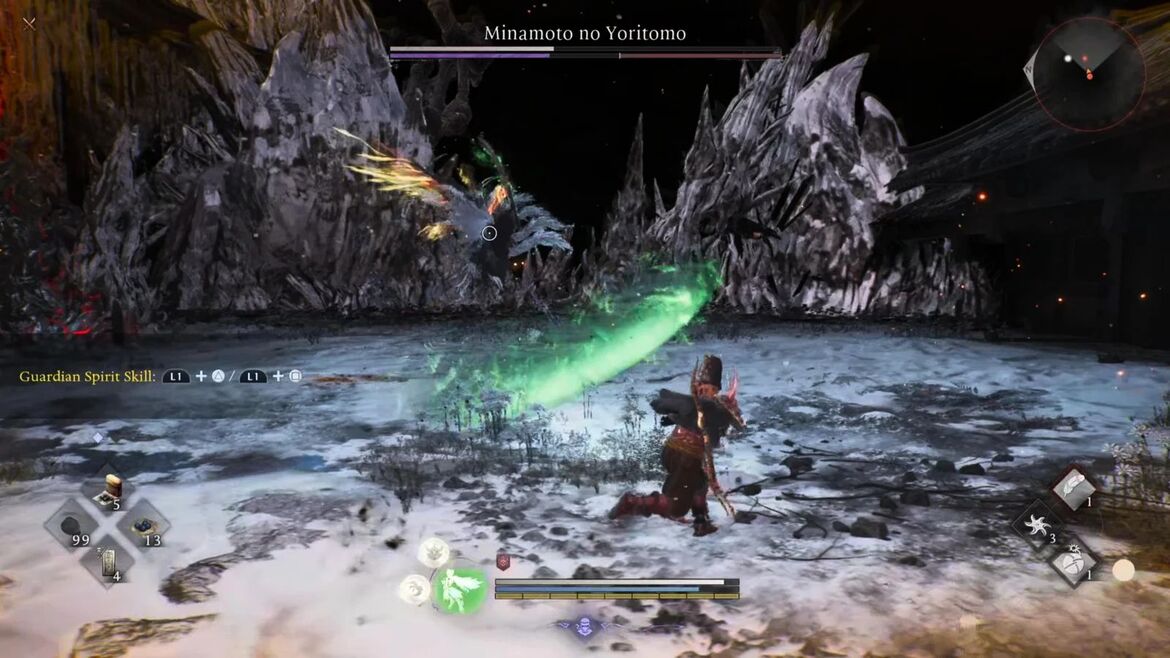Select the bomb item slot
Screen dimensions: 1170x658
(x=1073, y=561)
